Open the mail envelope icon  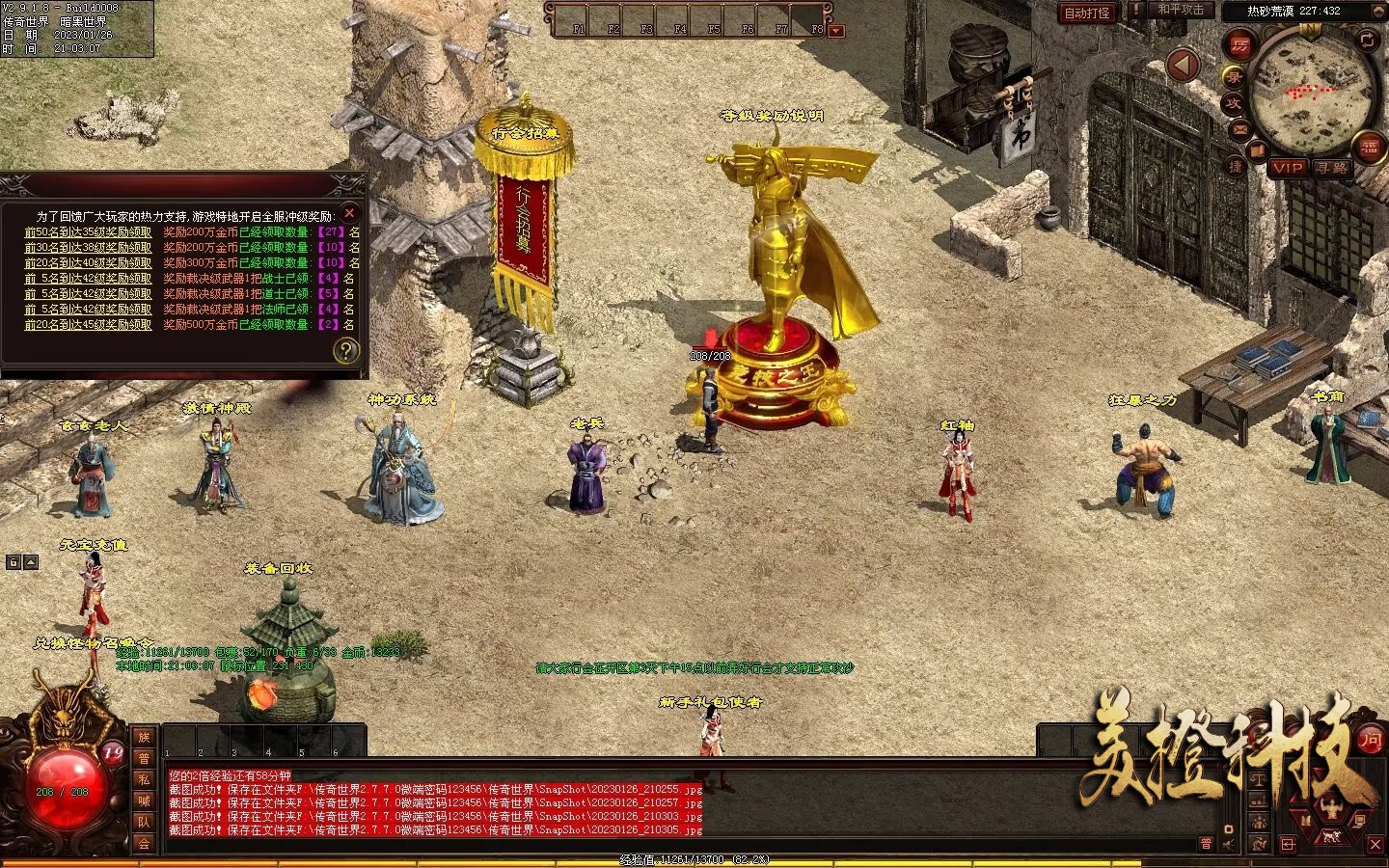[x=1239, y=128]
